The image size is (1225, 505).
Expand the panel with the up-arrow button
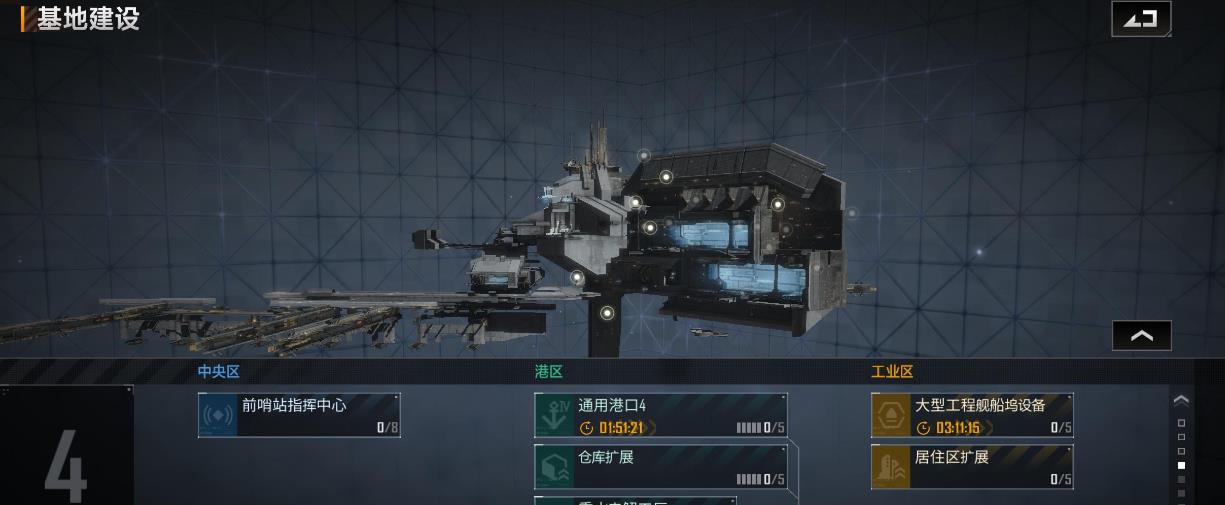point(1141,336)
